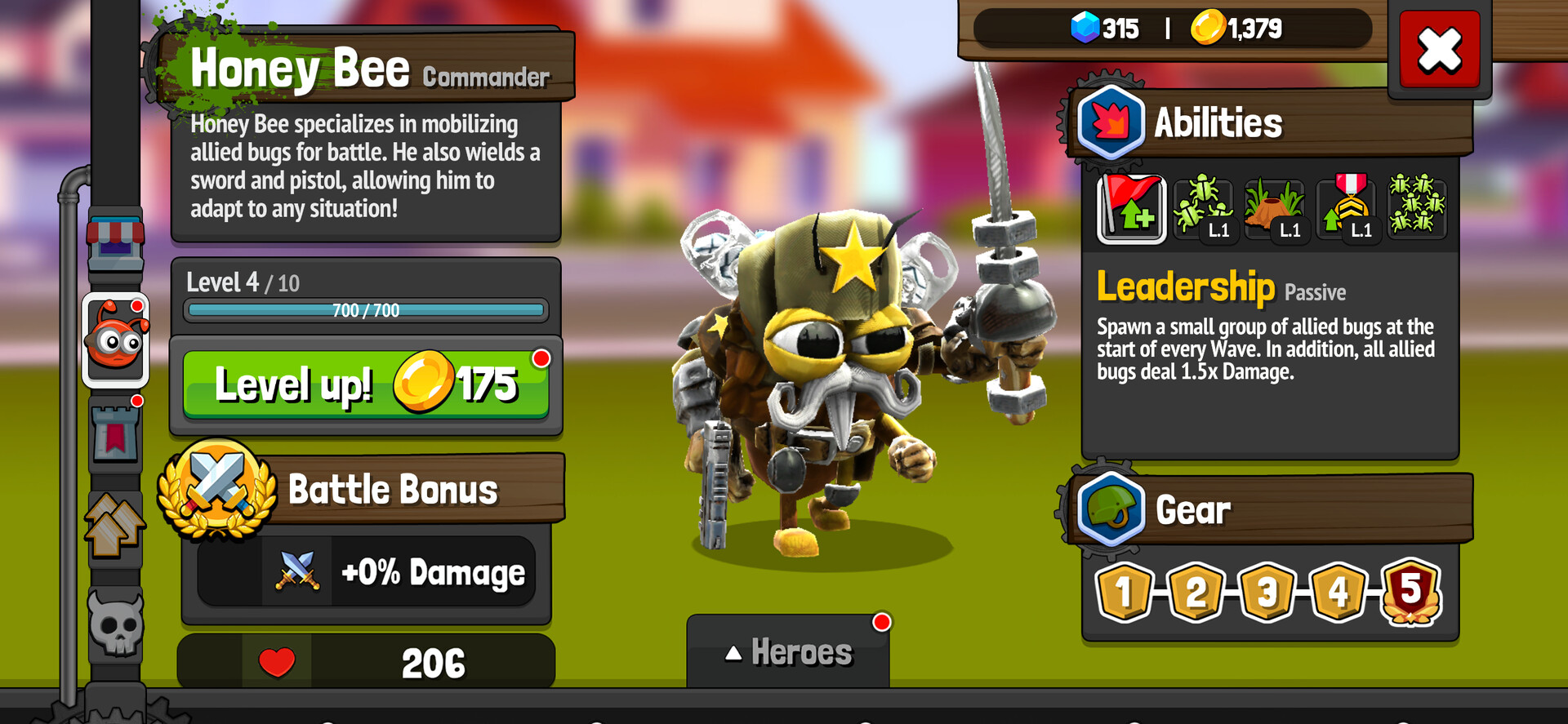Open the skull icon at sidebar bottom

pos(114,622)
